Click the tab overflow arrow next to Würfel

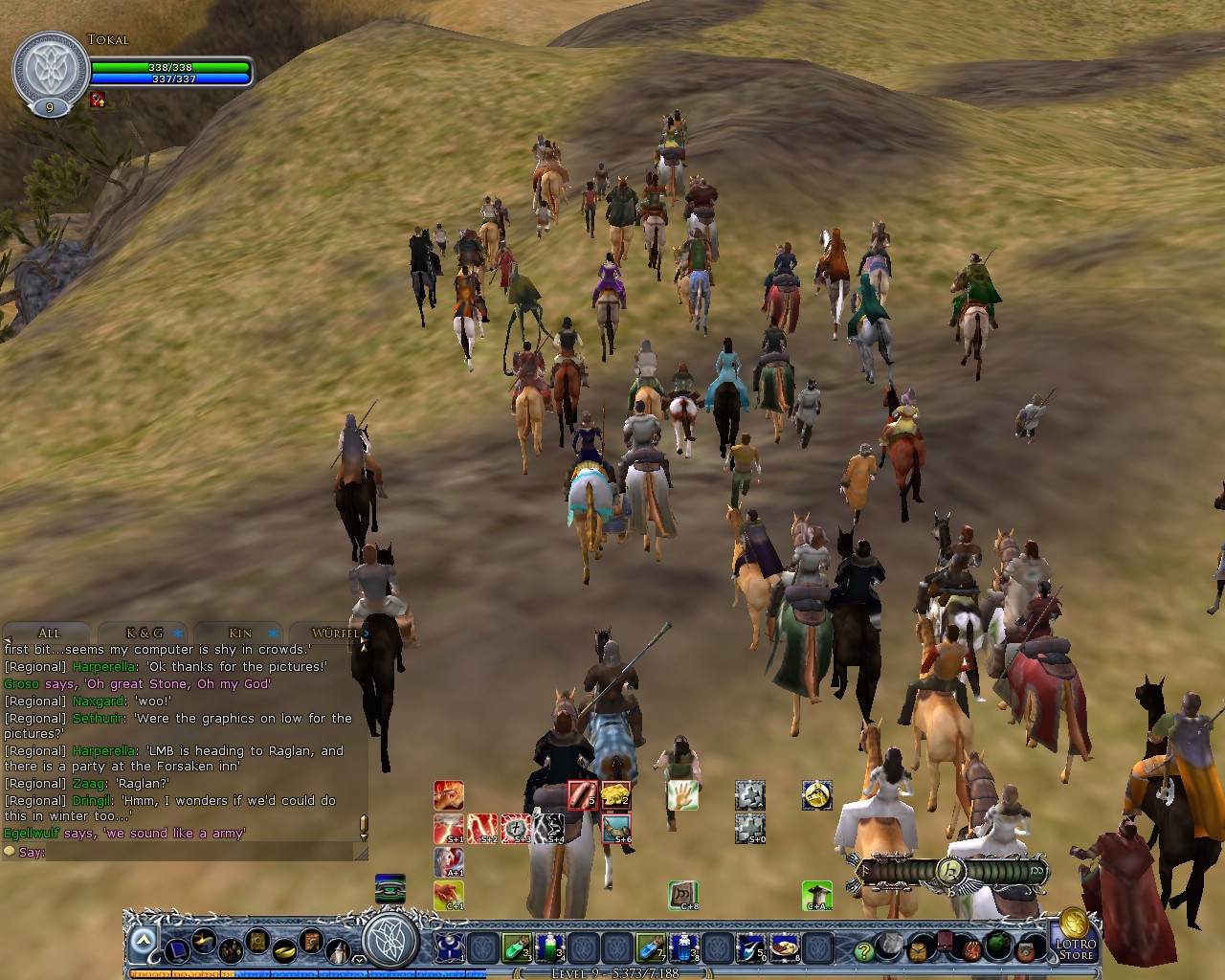367,634
